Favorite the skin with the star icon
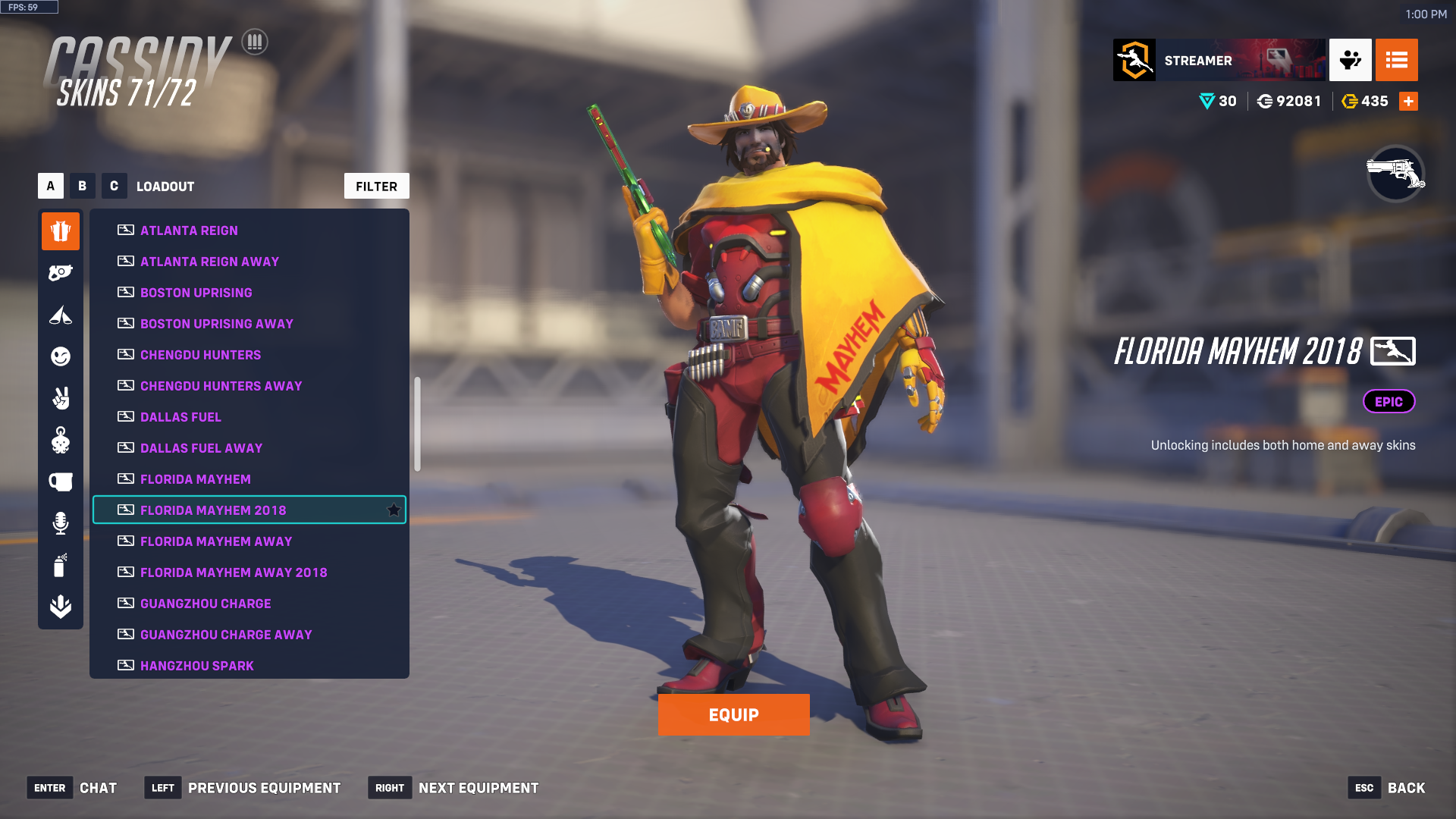 tap(394, 510)
